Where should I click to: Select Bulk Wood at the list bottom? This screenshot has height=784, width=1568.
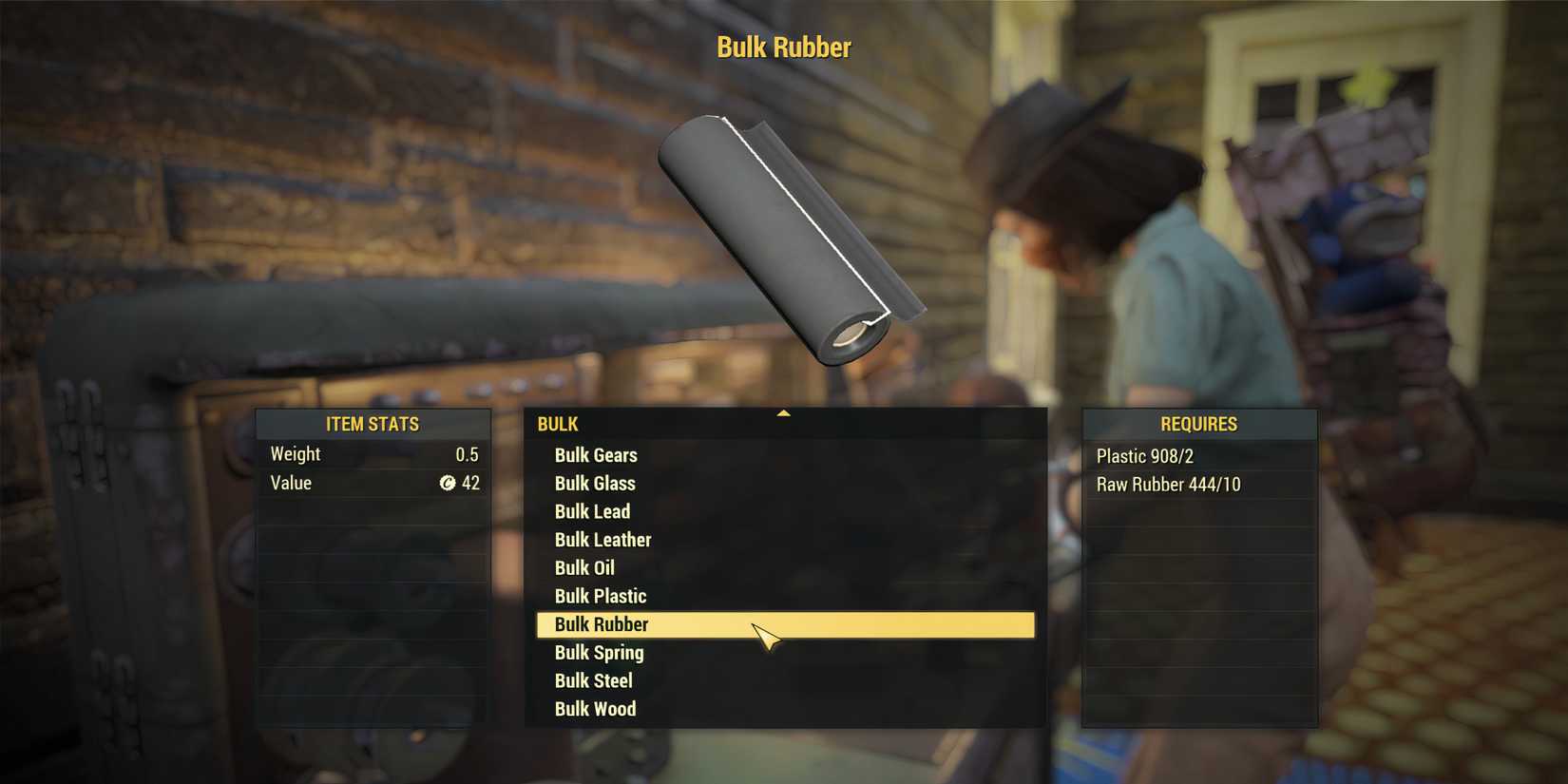[595, 709]
